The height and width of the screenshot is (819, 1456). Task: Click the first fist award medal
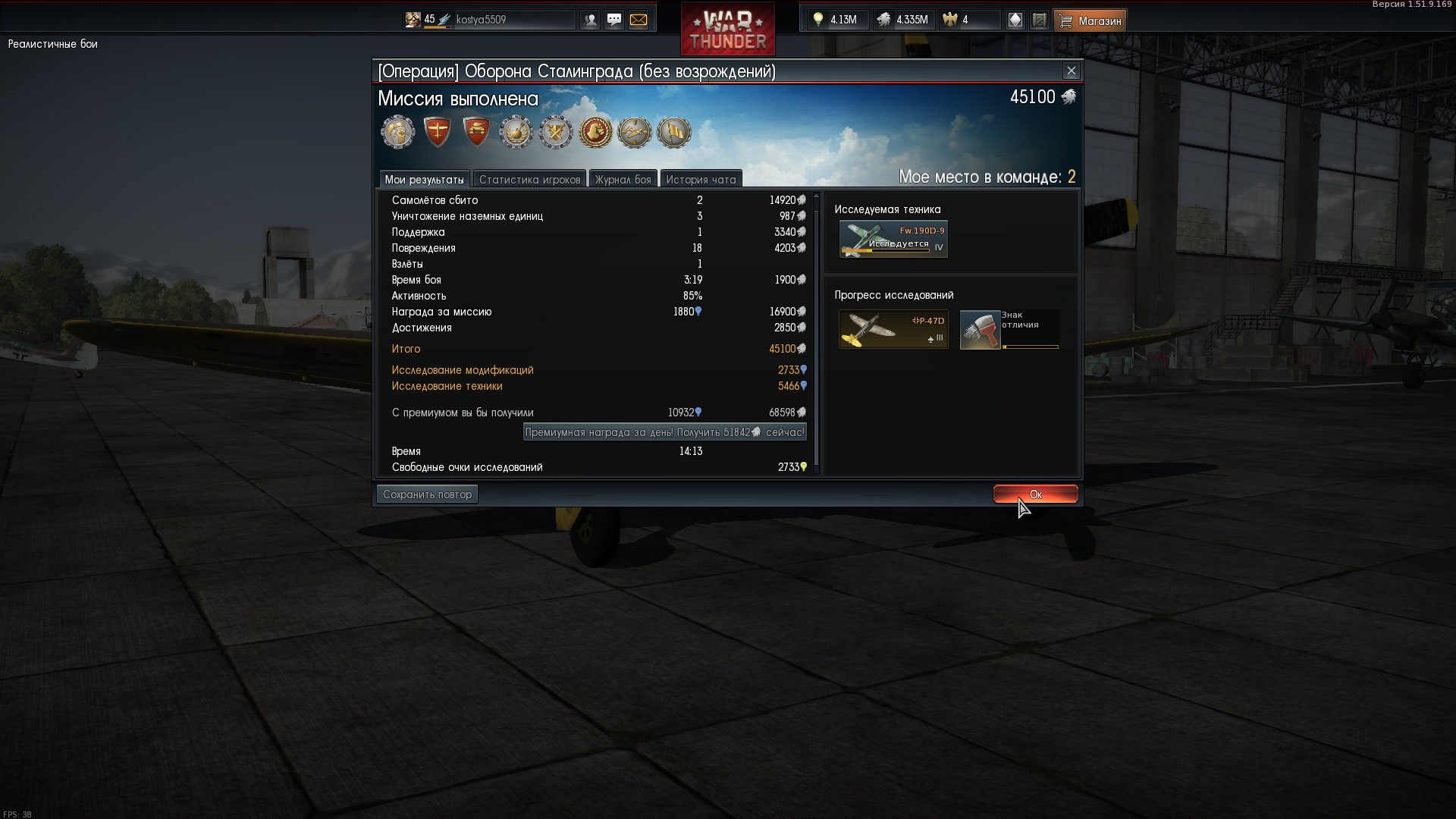[398, 133]
